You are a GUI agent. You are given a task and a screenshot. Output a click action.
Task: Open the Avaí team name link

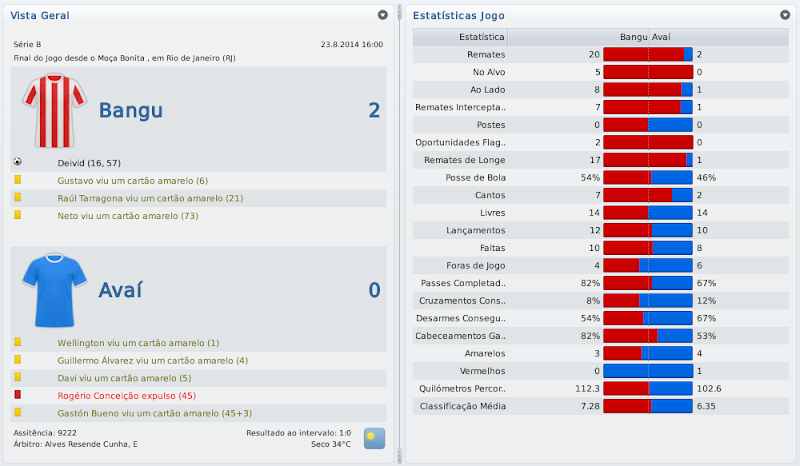[x=120, y=290]
